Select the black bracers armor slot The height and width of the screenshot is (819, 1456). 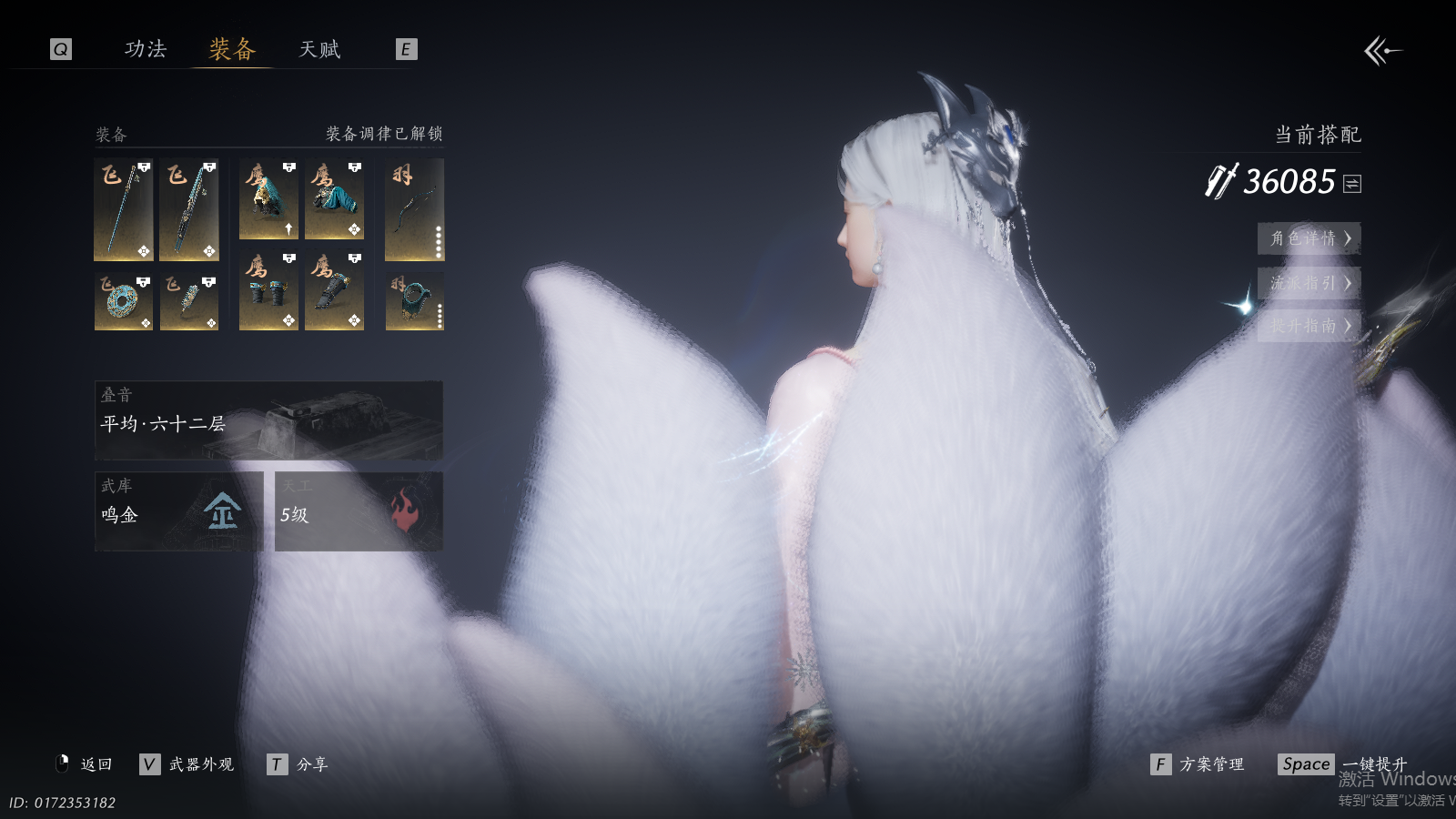click(268, 291)
